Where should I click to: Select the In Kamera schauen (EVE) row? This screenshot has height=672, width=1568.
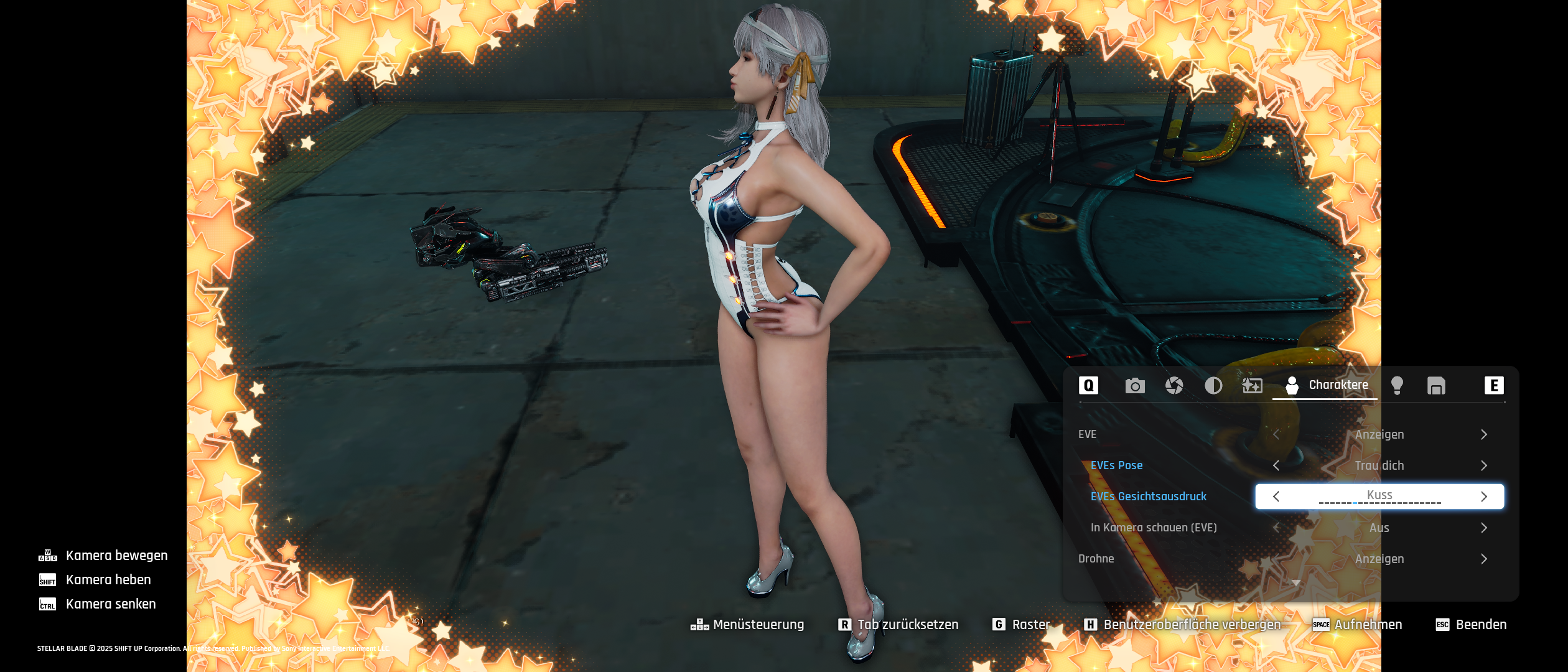[x=1154, y=528]
